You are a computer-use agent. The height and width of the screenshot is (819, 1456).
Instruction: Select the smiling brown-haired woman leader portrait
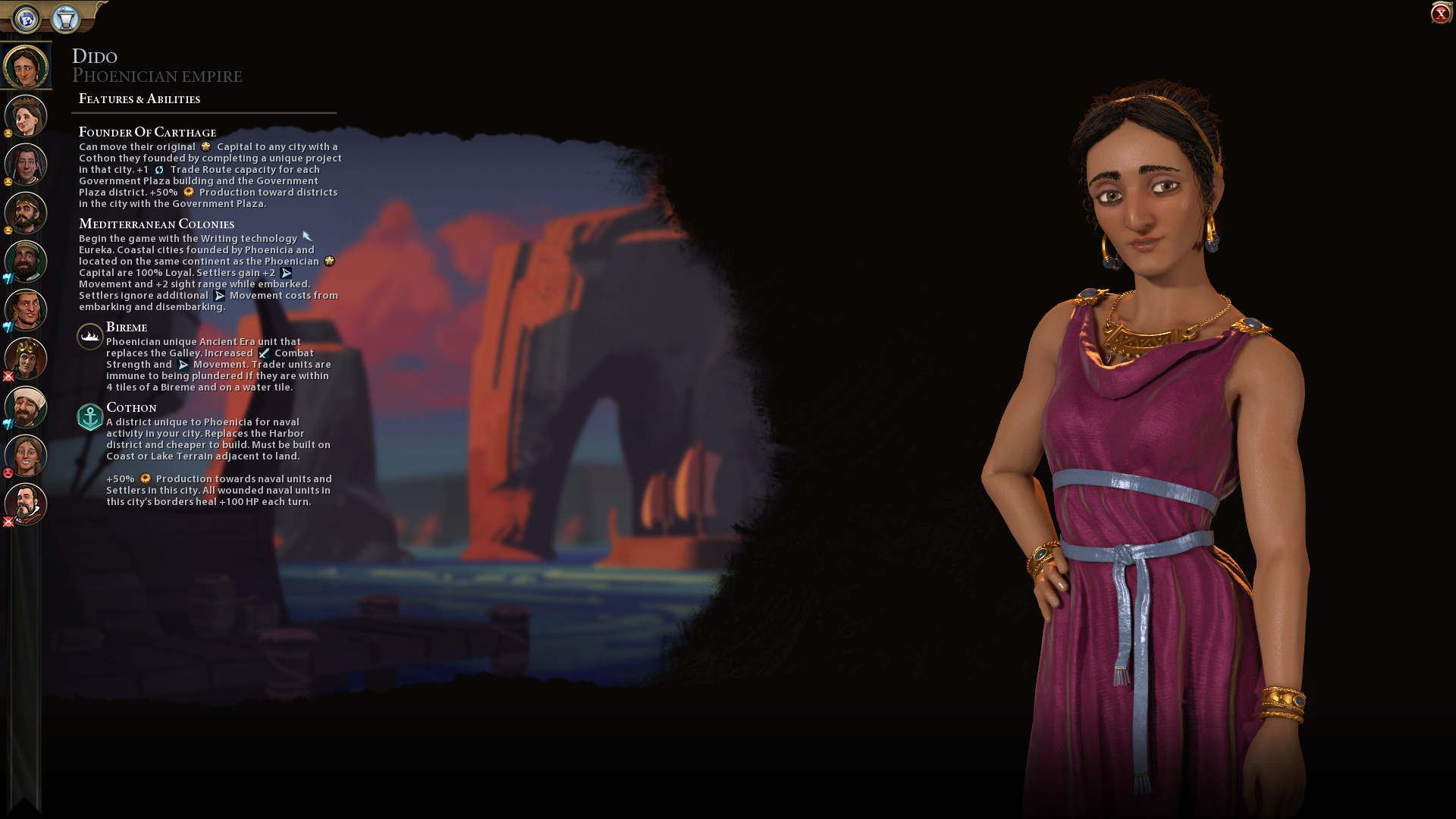point(26,456)
